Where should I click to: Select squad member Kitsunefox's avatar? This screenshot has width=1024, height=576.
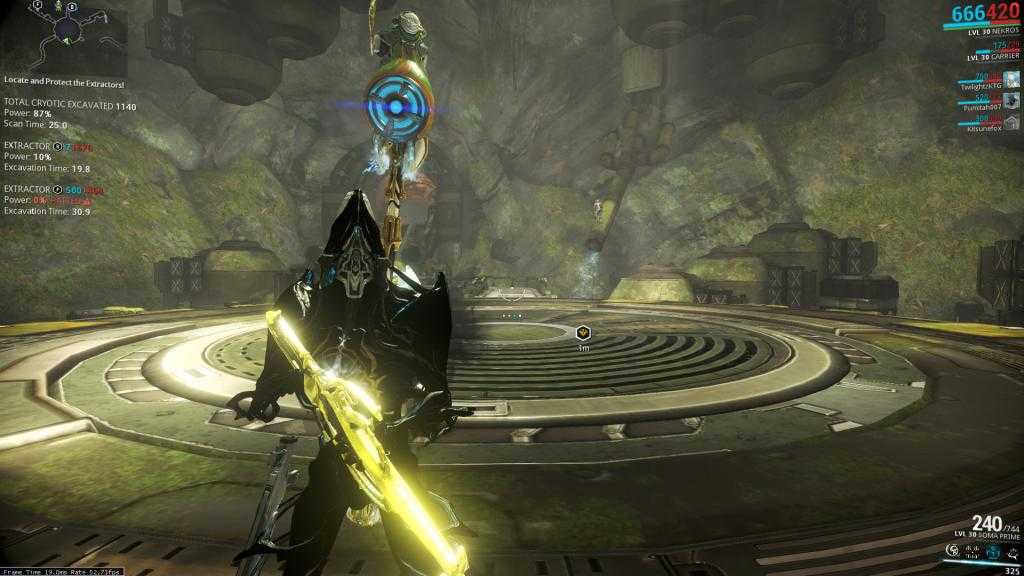(1011, 122)
